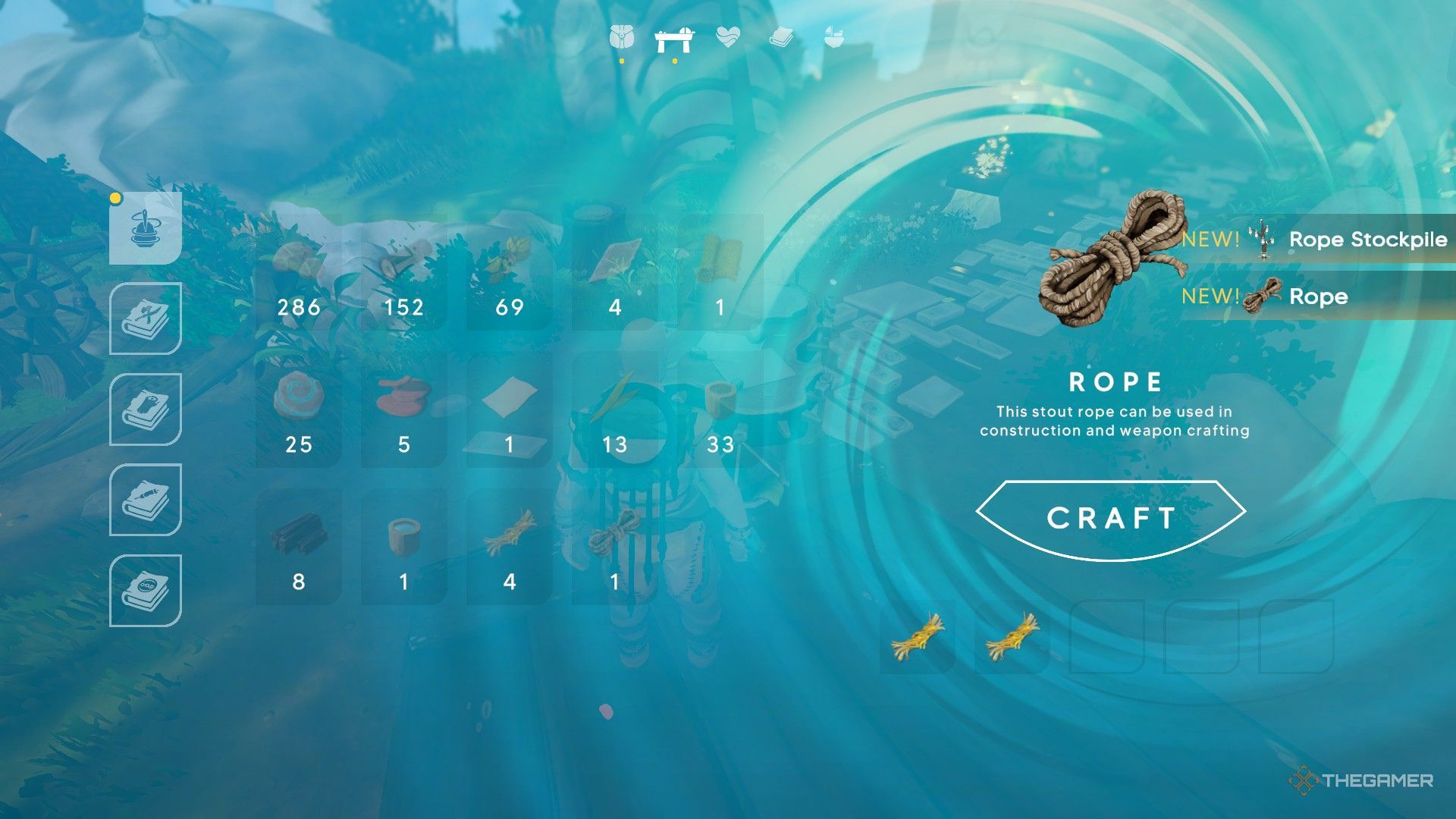The width and height of the screenshot is (1456, 819).
Task: Open the tools recipe book in sidebar
Action: click(146, 318)
